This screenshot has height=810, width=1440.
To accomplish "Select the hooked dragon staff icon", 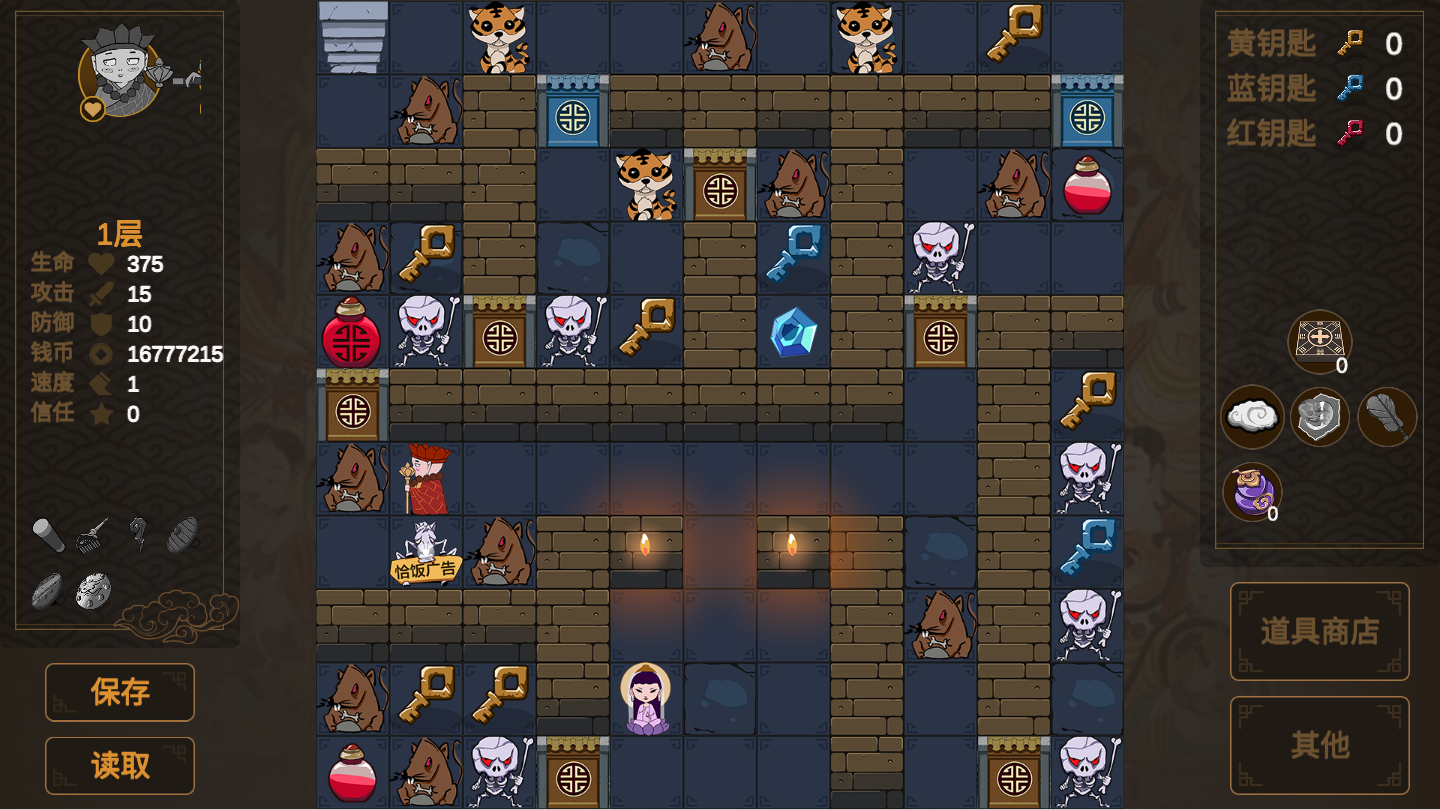I will click(138, 534).
